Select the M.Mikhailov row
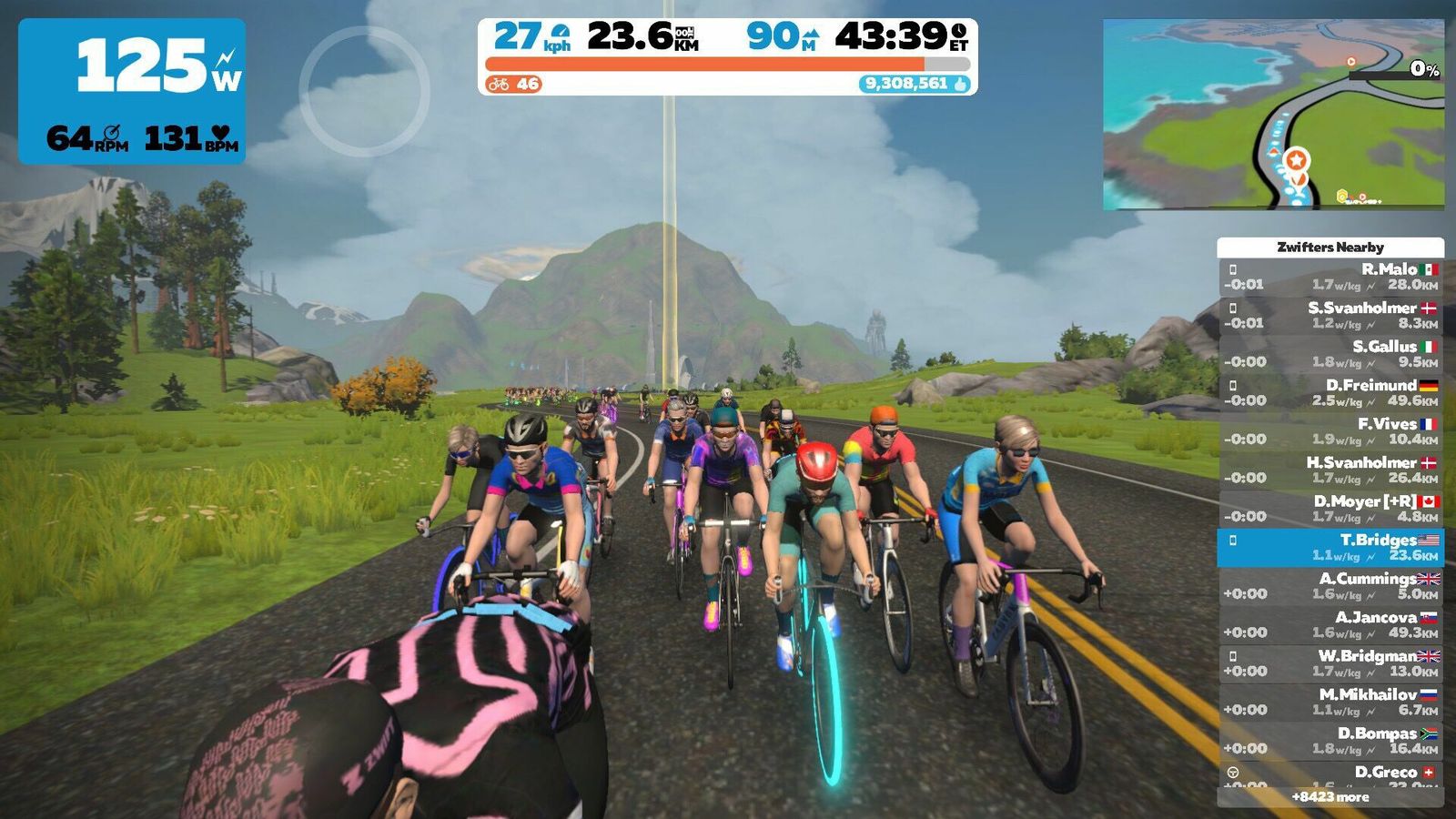Image resolution: width=1456 pixels, height=819 pixels. [1330, 702]
